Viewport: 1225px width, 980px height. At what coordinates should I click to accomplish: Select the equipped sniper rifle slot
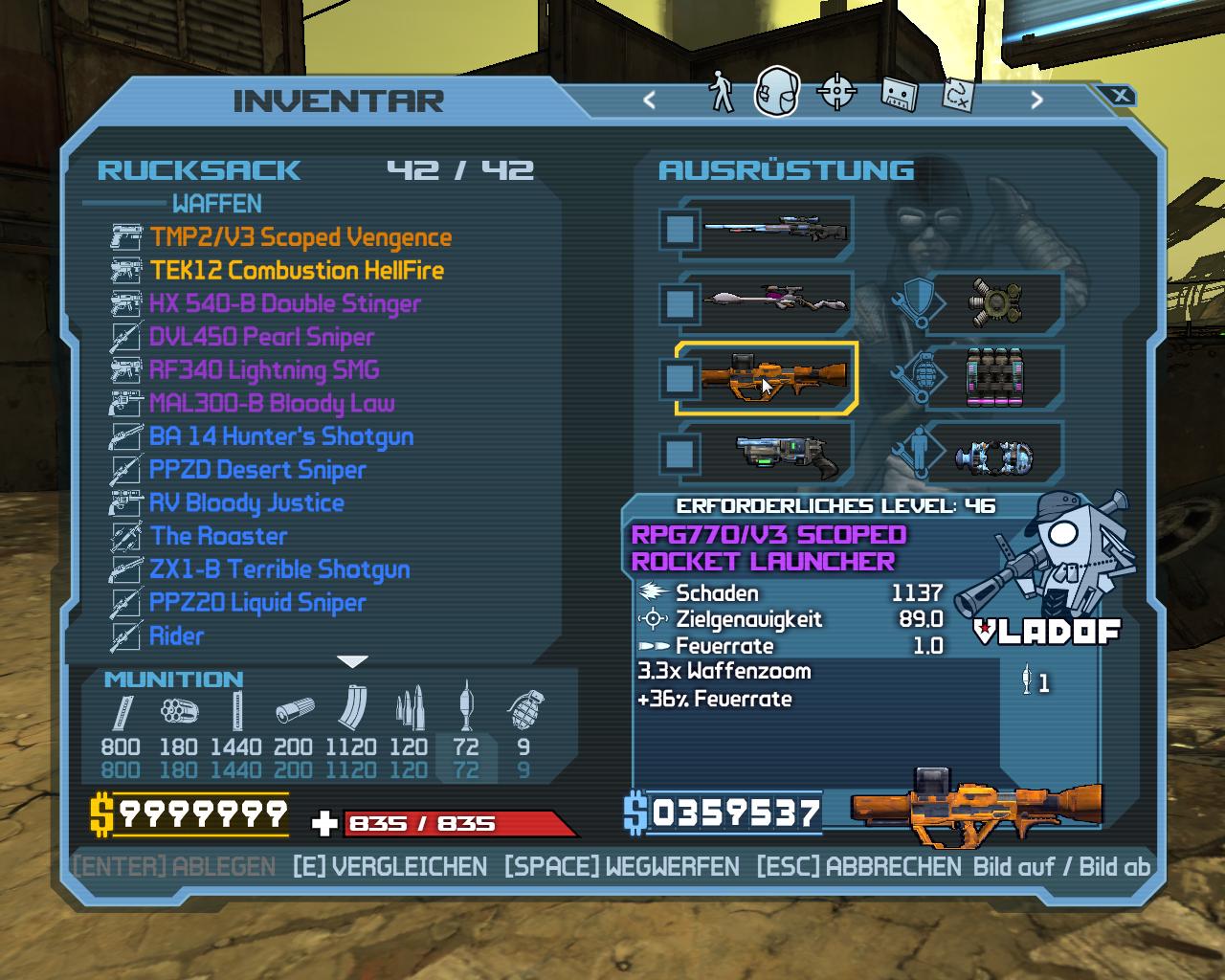pos(775,230)
